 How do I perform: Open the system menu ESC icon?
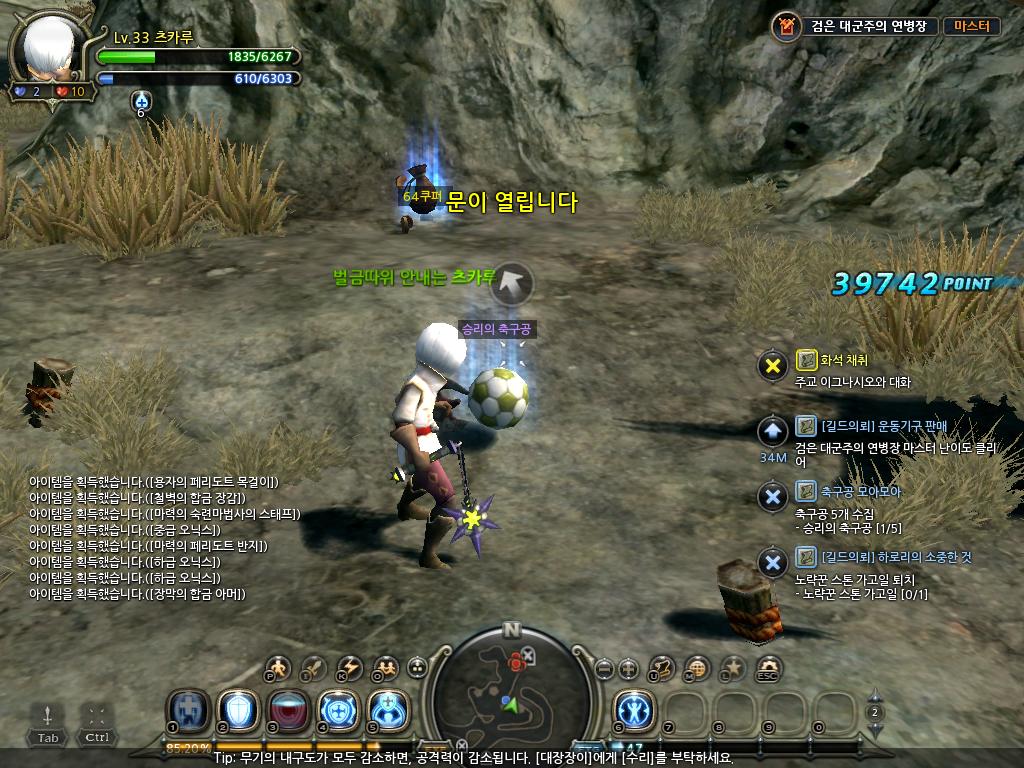coord(768,667)
